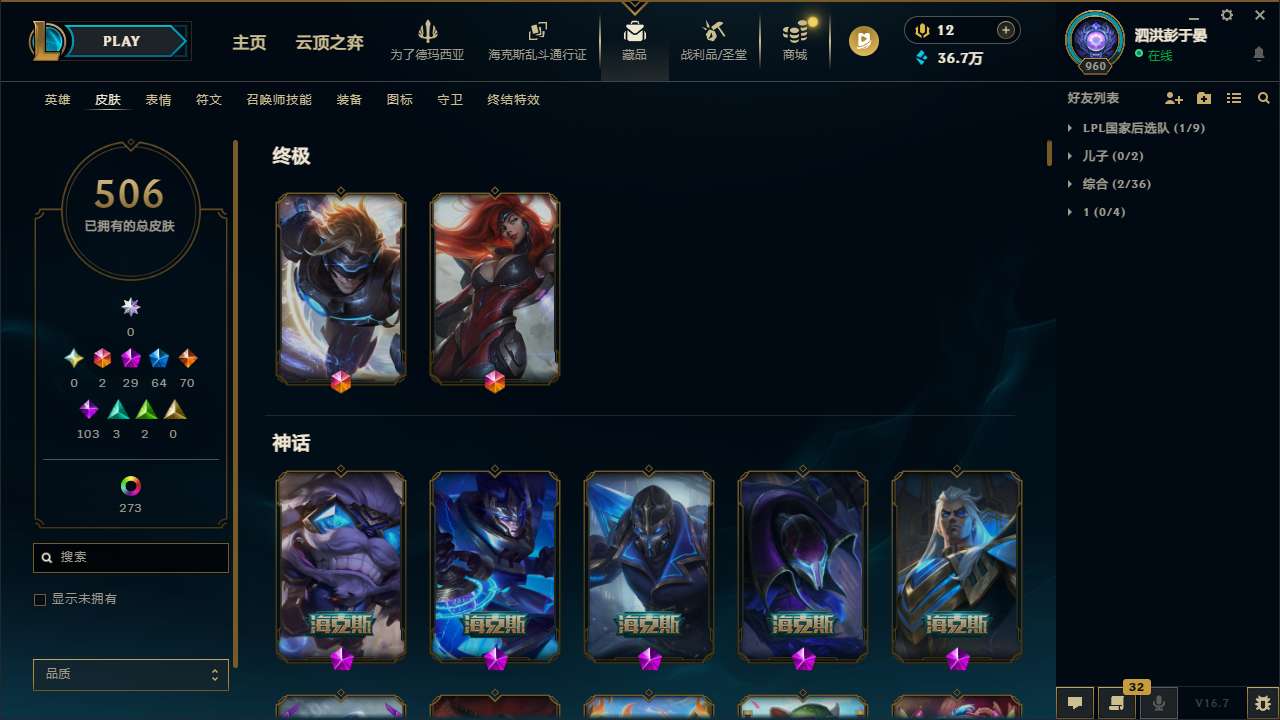This screenshot has width=1280, height=720.
Task: Click the 搜索 search input field
Action: (130, 557)
